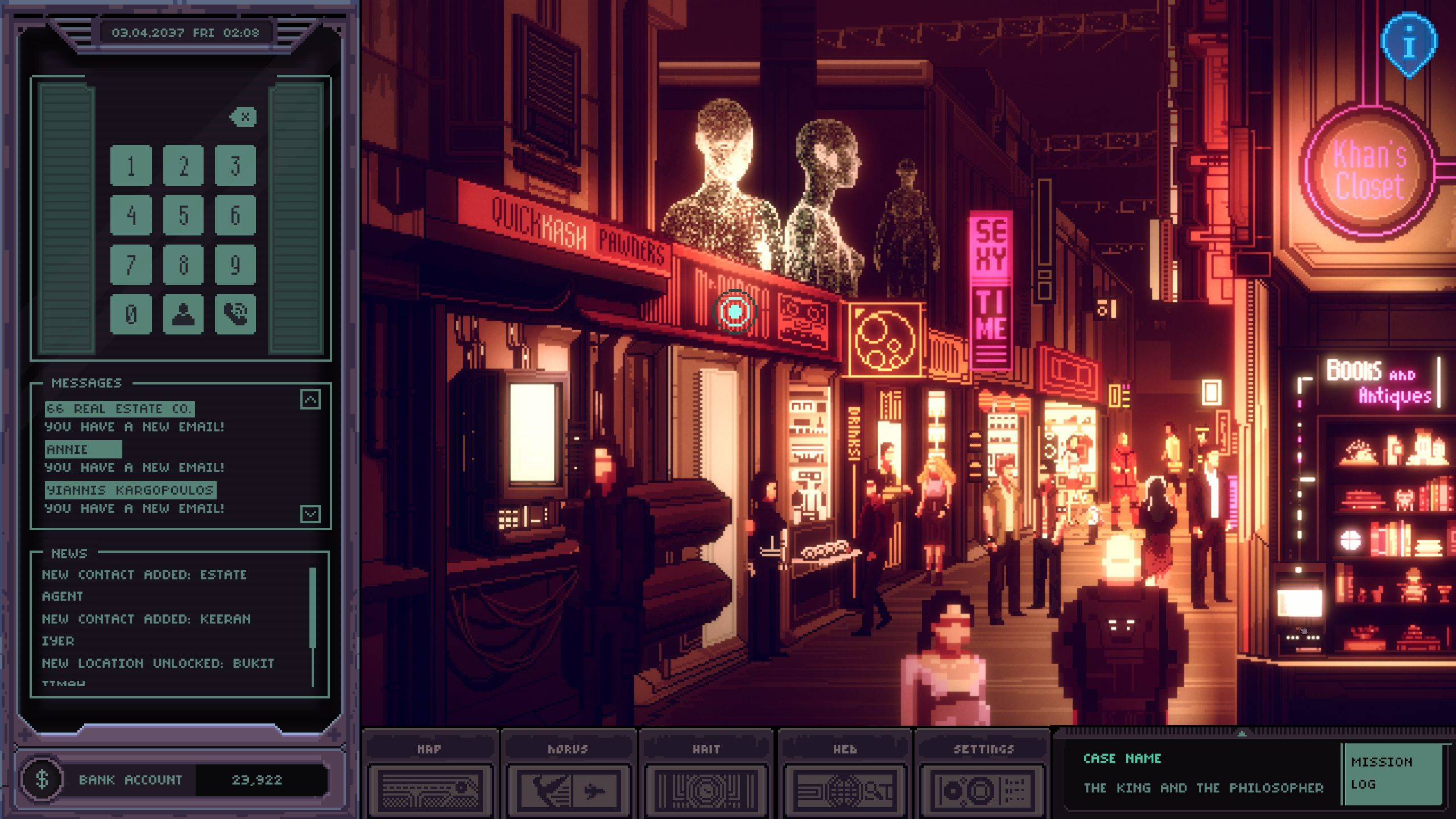Dial digit 1 on the phone keypad
This screenshot has height=819, width=1456.
[x=131, y=166]
